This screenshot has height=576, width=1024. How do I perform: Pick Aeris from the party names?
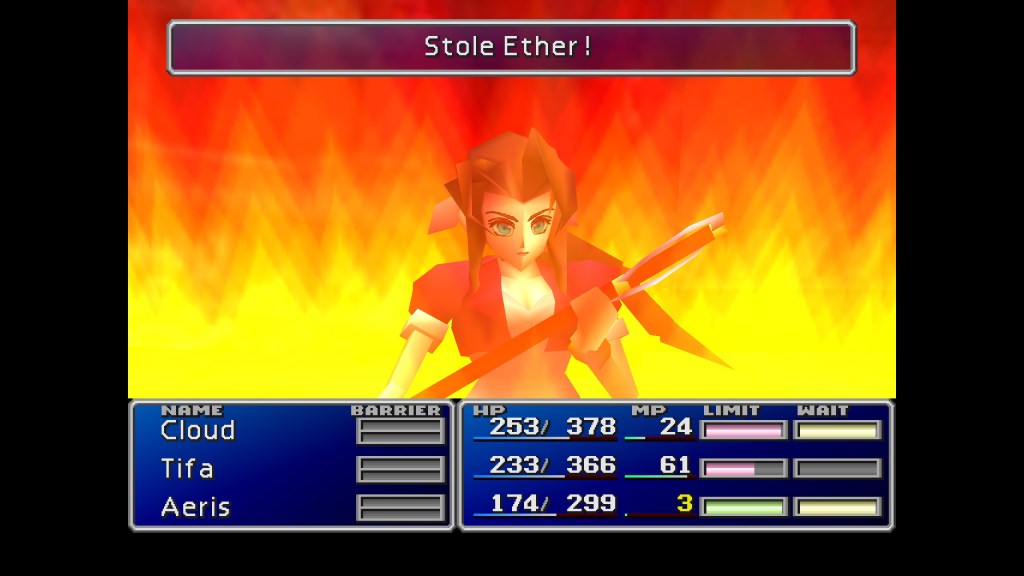click(196, 507)
